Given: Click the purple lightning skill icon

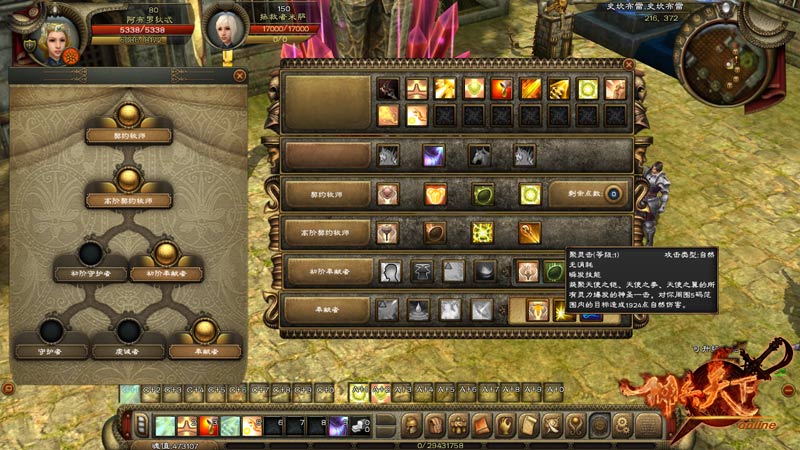Looking at the screenshot, I should [433, 155].
